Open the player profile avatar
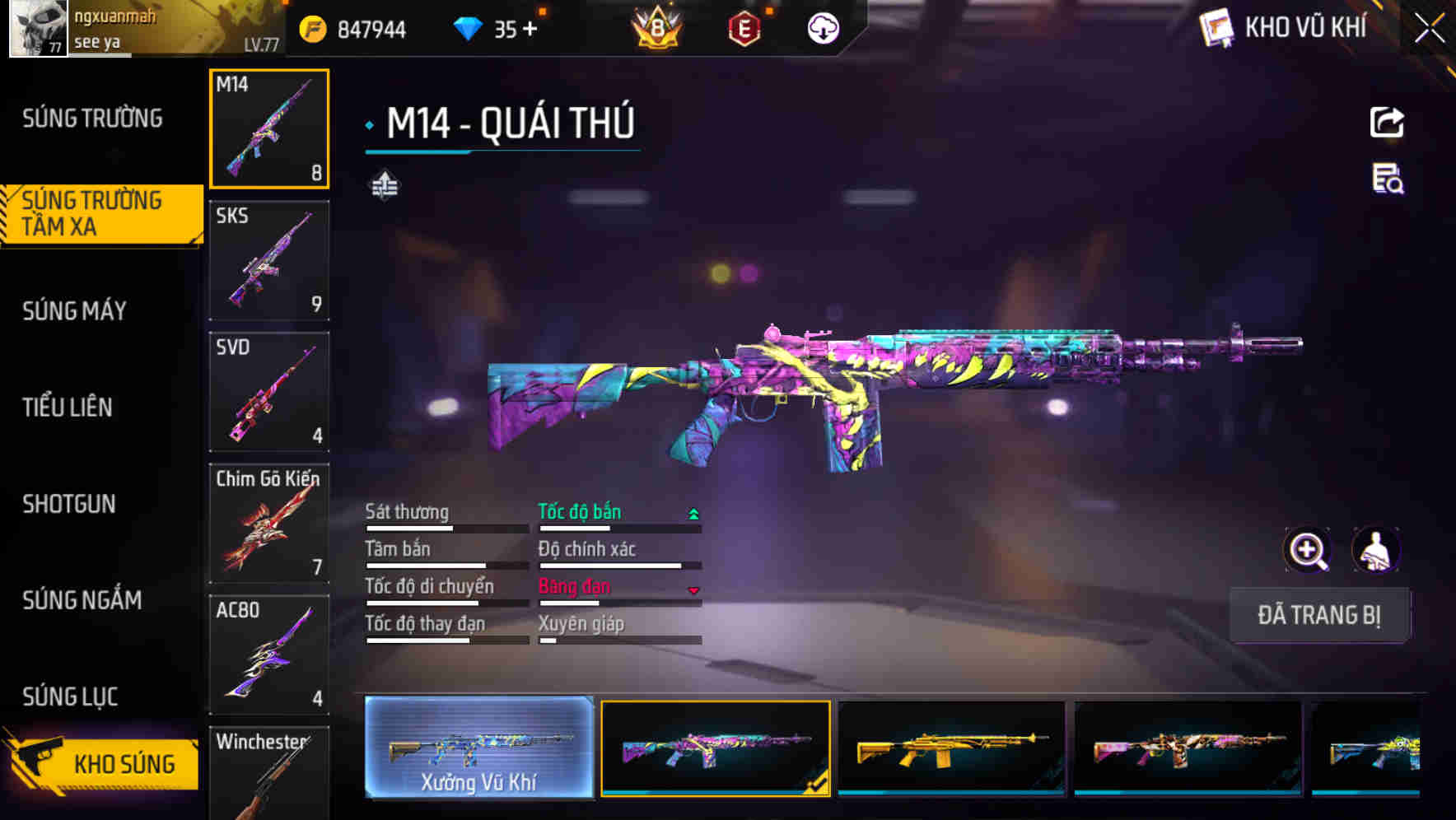This screenshot has height=820, width=1456. click(x=38, y=29)
